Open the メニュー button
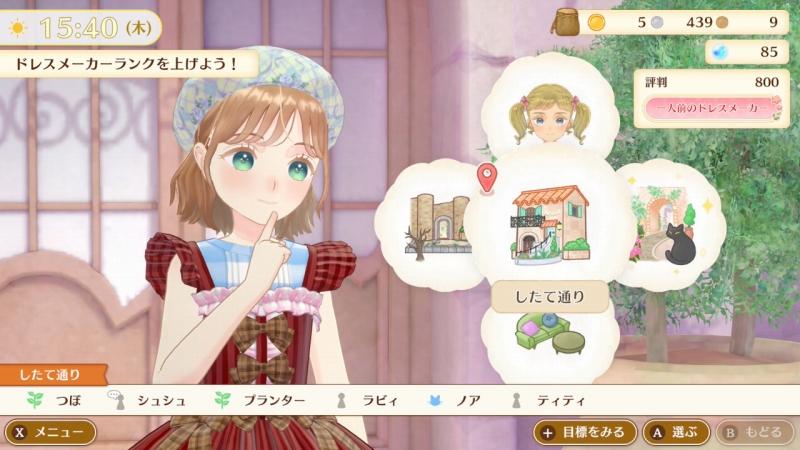This screenshot has height=450, width=800. [51, 432]
